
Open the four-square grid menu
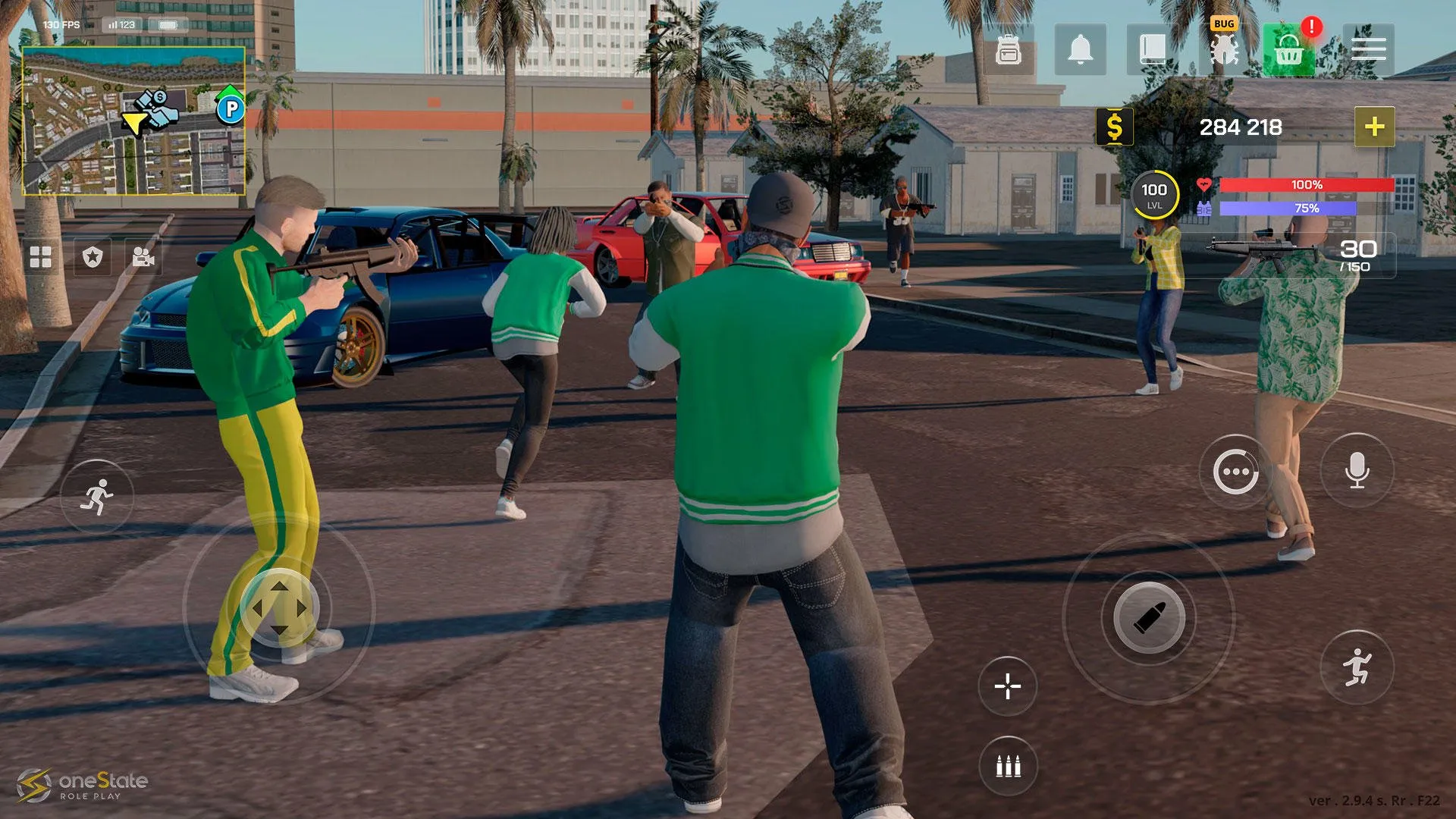pyautogui.click(x=41, y=257)
